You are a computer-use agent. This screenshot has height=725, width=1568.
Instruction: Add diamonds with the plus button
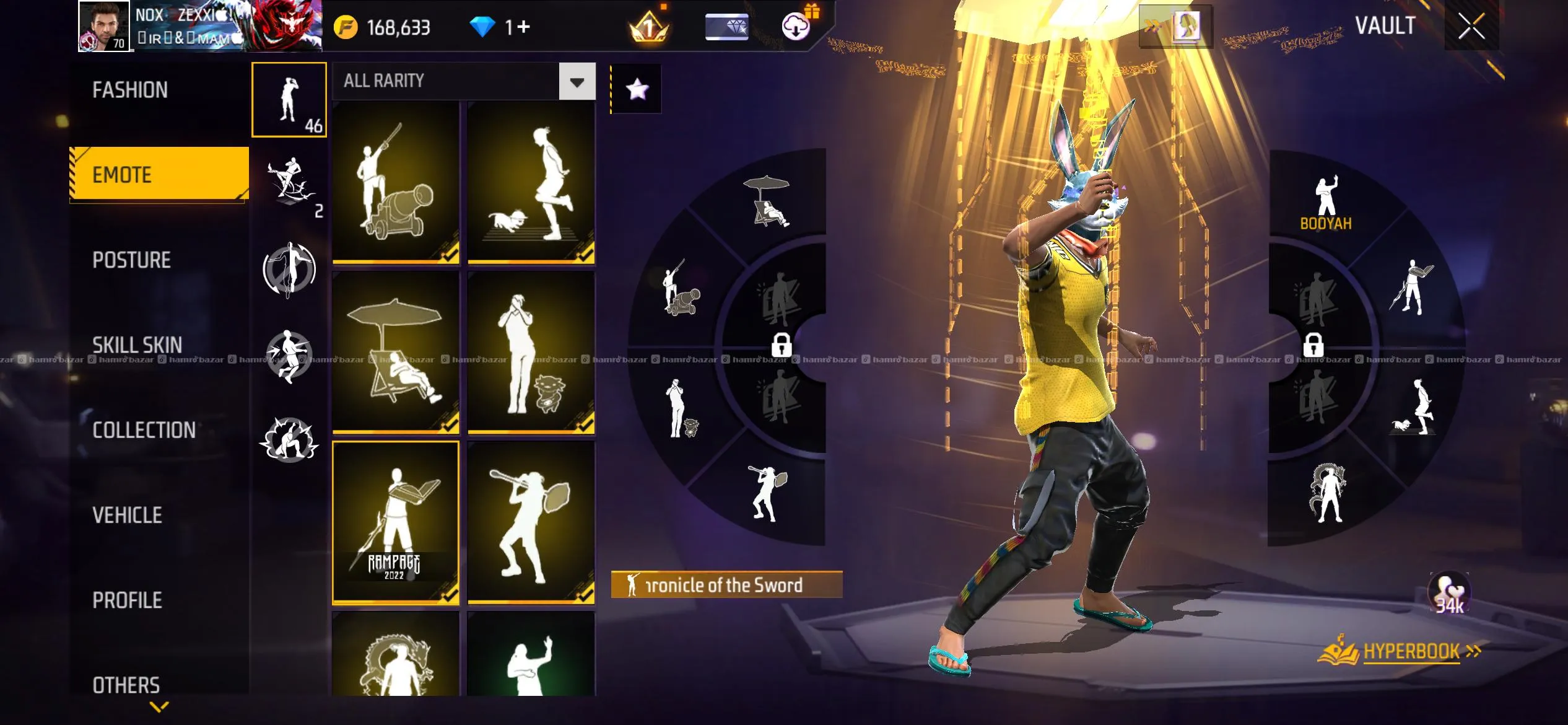click(523, 27)
